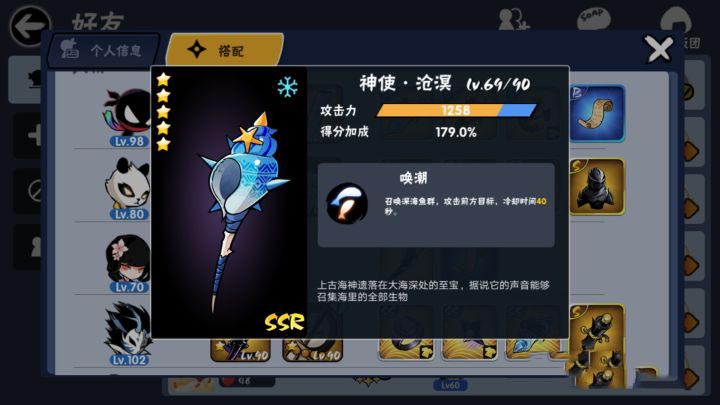Go back using the arrow button
The height and width of the screenshot is (405, 720).
pyautogui.click(x=31, y=24)
